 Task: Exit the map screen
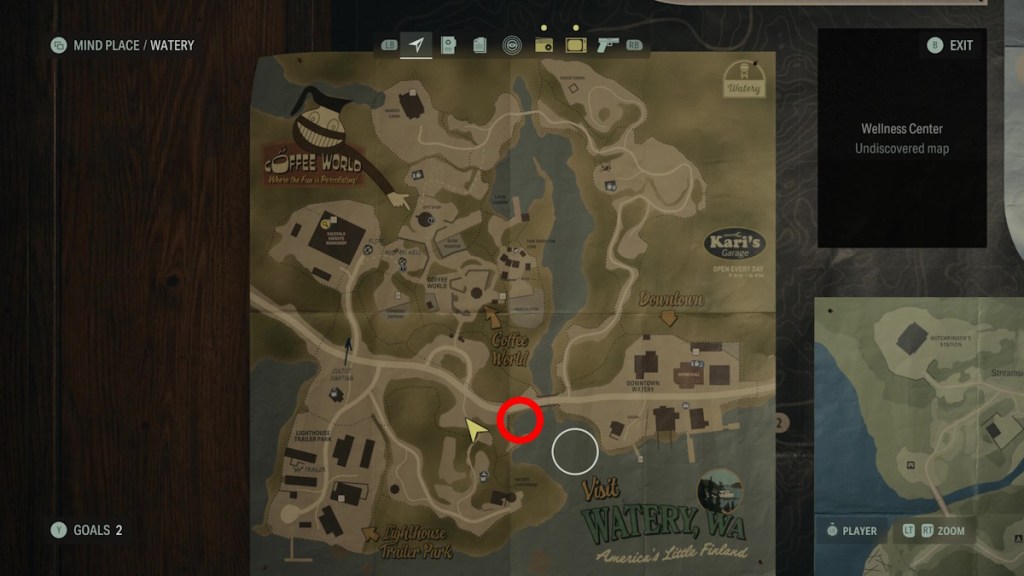951,45
